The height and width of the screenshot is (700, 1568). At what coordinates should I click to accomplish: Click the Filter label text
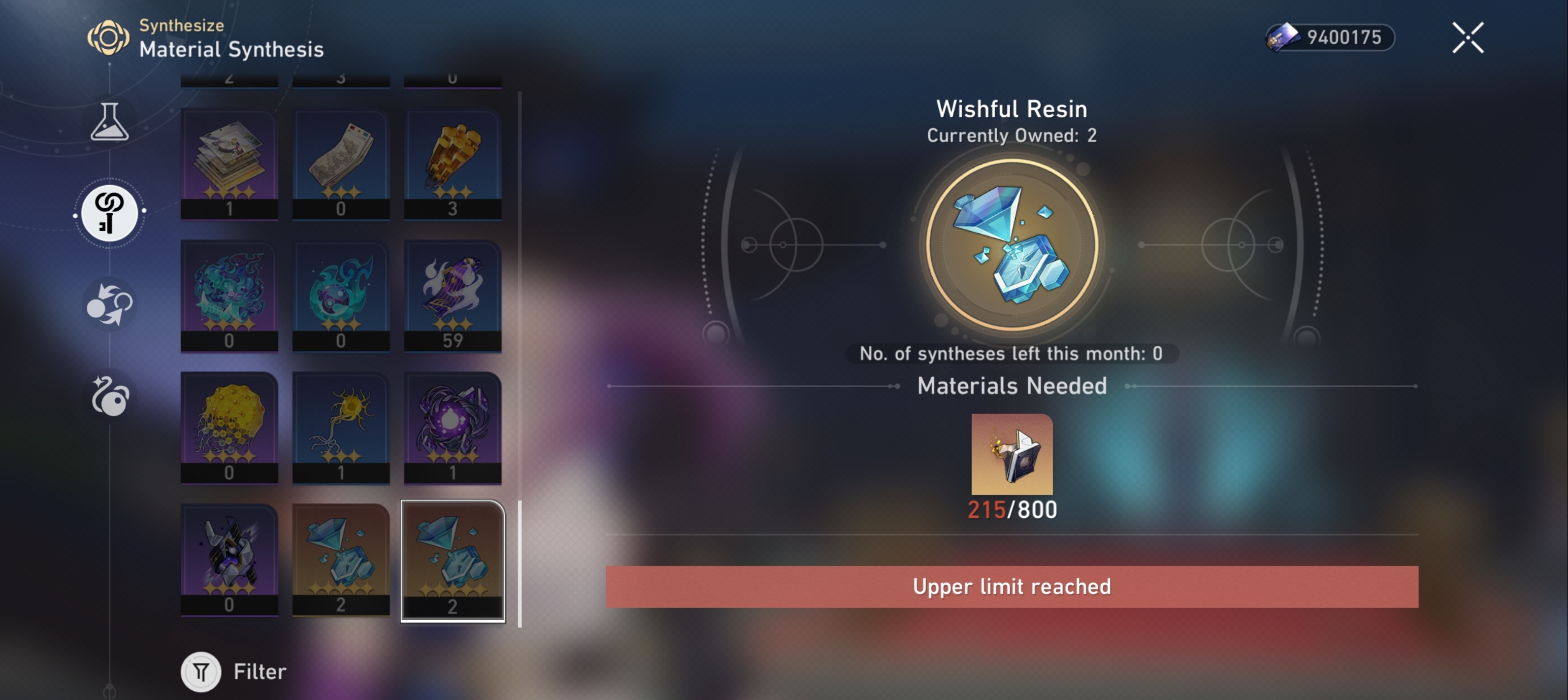[258, 672]
